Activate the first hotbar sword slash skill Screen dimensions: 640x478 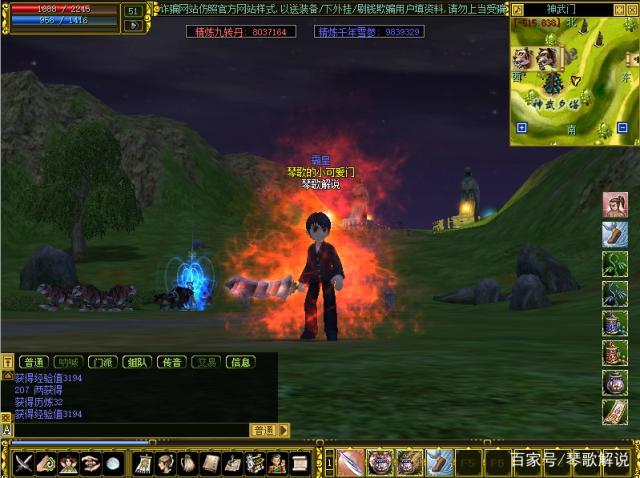pyautogui.click(x=352, y=462)
